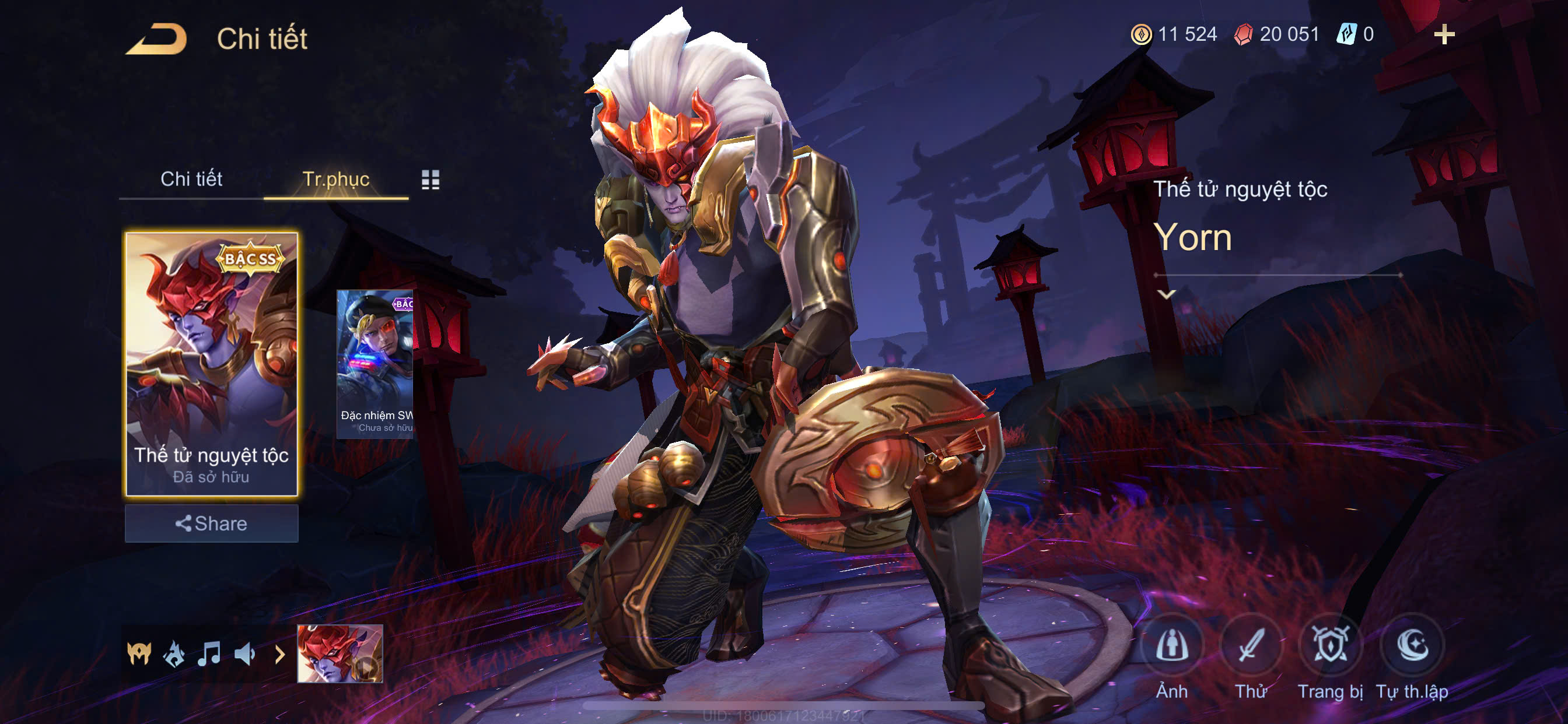
Task: Choose the Đặc nhiệm SWAT skin card
Action: coord(375,364)
